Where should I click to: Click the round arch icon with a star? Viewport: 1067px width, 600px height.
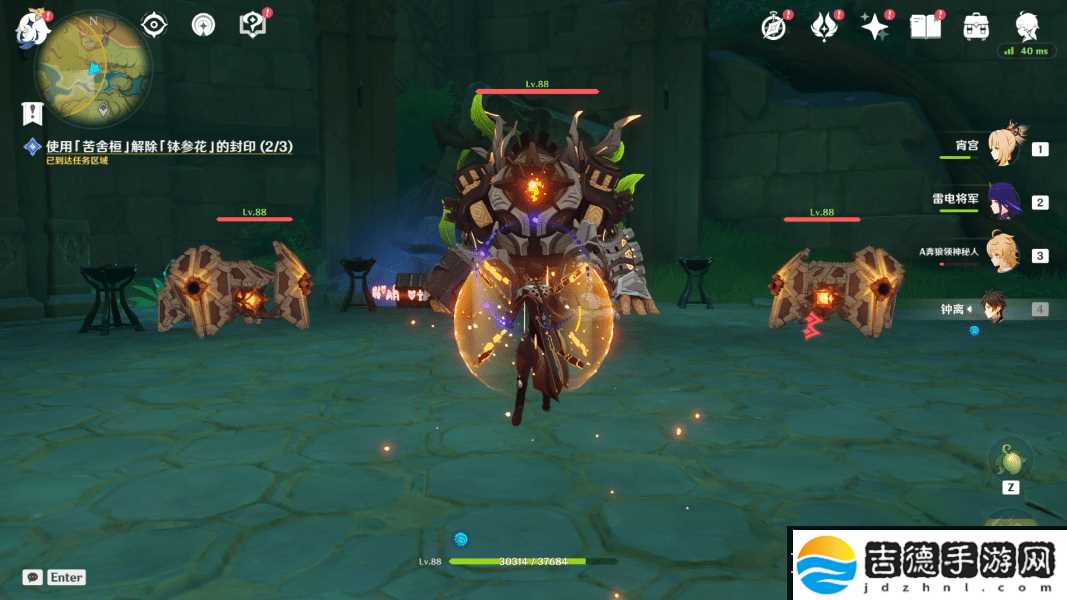pos(203,25)
